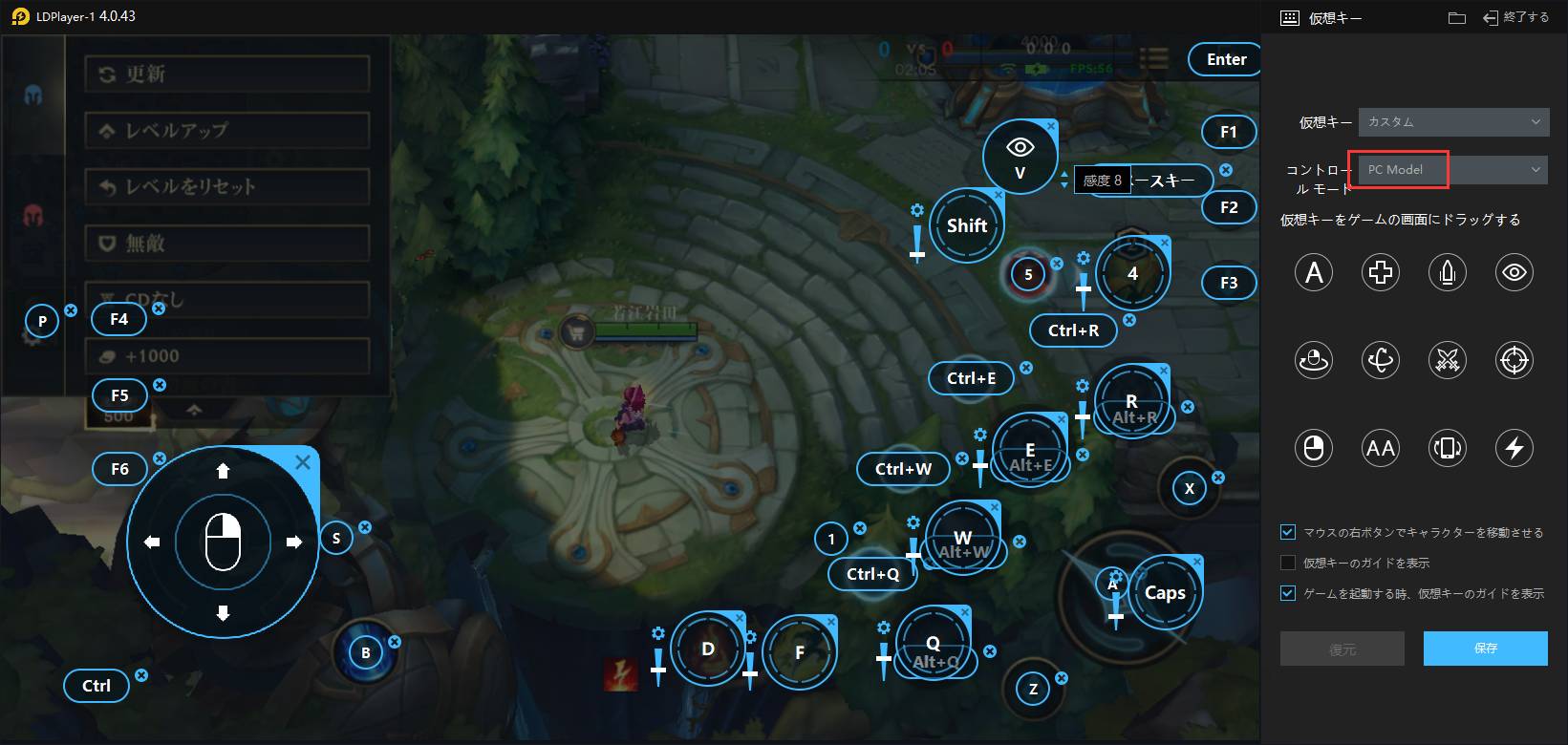Click the Enter virtual key
Image resolution: width=1568 pixels, height=745 pixels.
[x=1226, y=59]
